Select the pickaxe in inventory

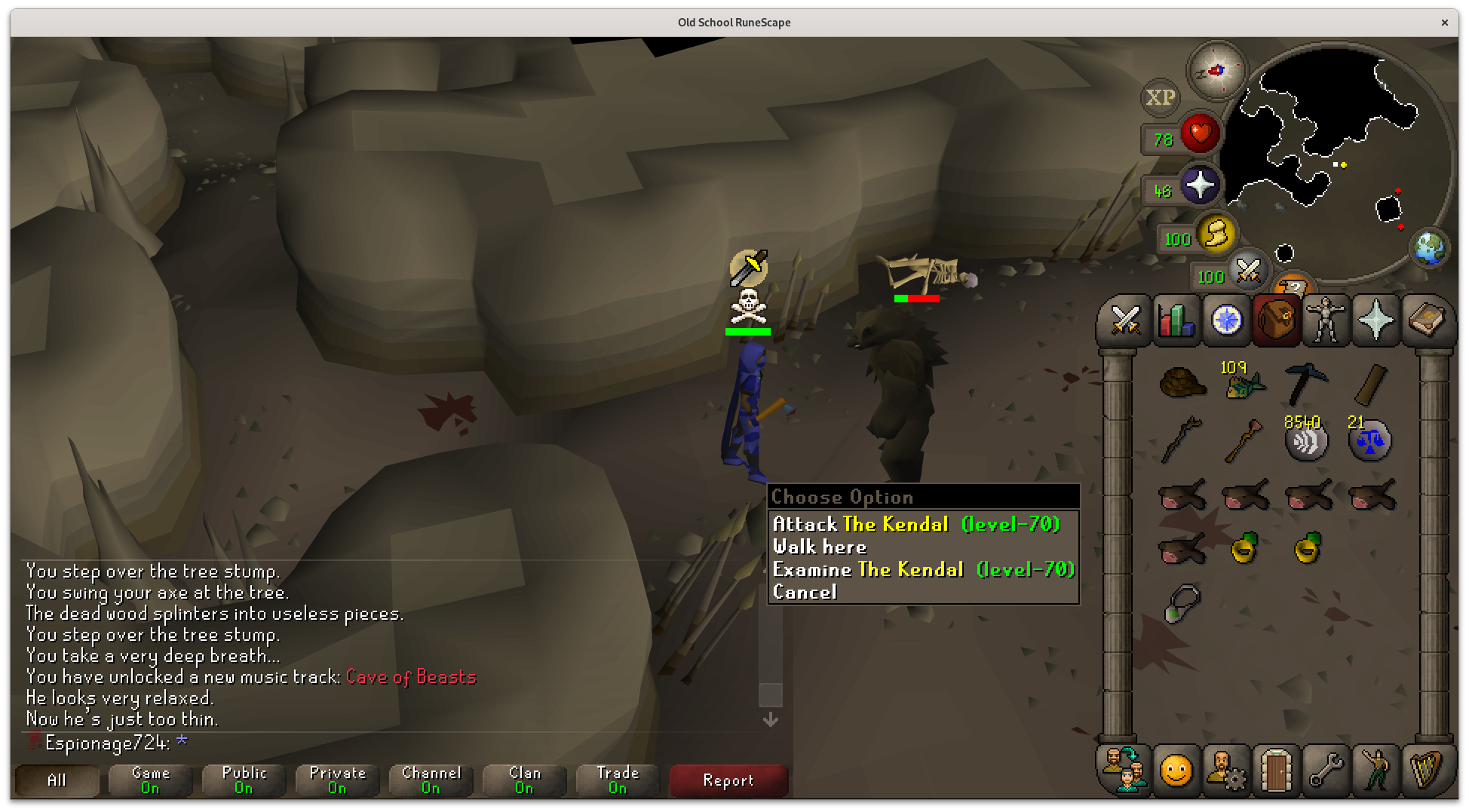1306,382
